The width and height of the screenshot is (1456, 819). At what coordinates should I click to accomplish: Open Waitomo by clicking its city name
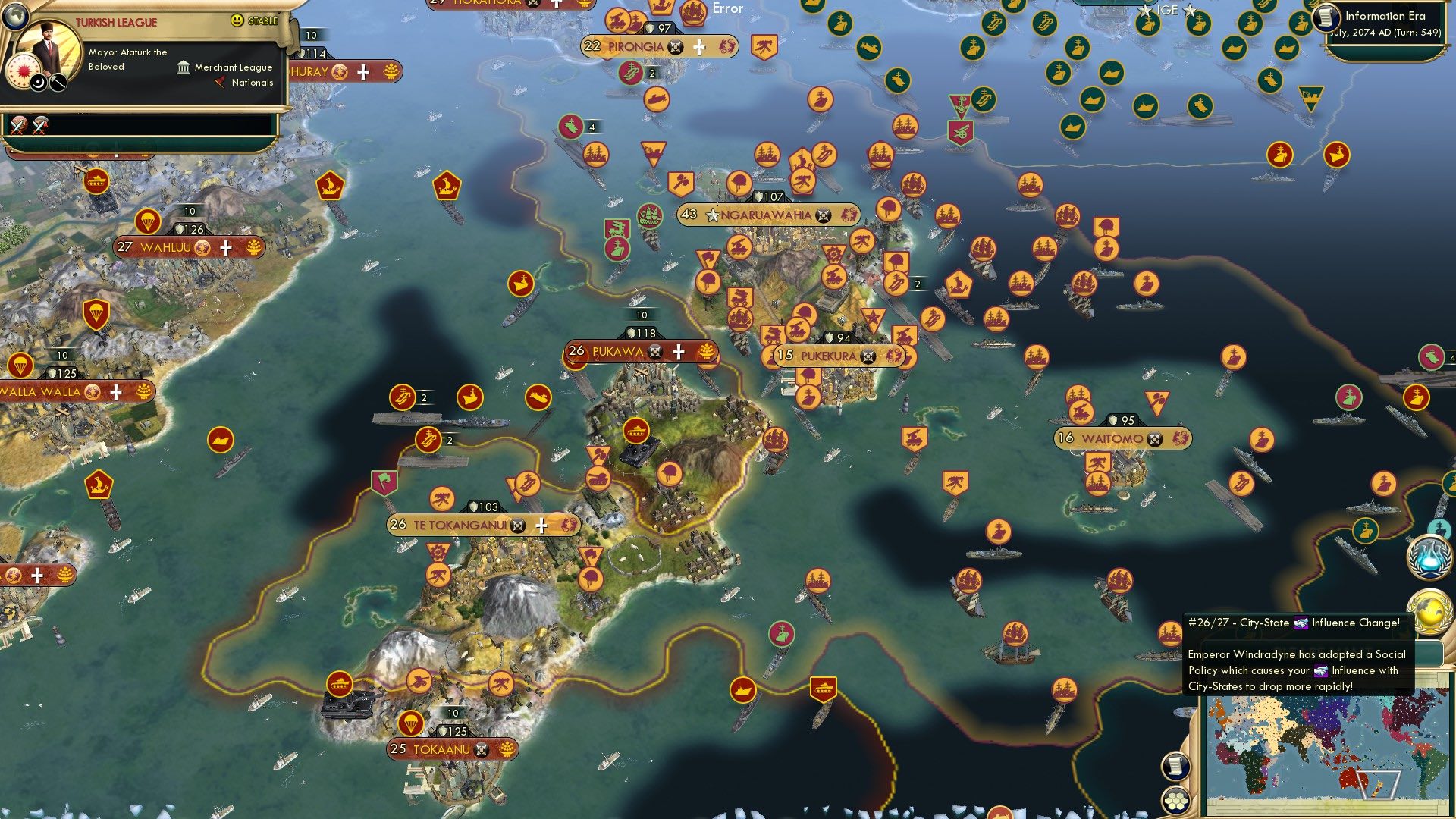[1114, 437]
